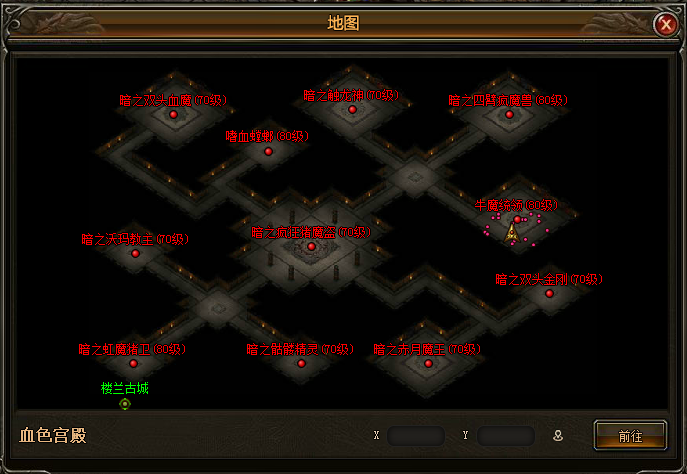Select the 半魔统领 boss marker
687x474 pixels.
pyautogui.click(x=517, y=219)
